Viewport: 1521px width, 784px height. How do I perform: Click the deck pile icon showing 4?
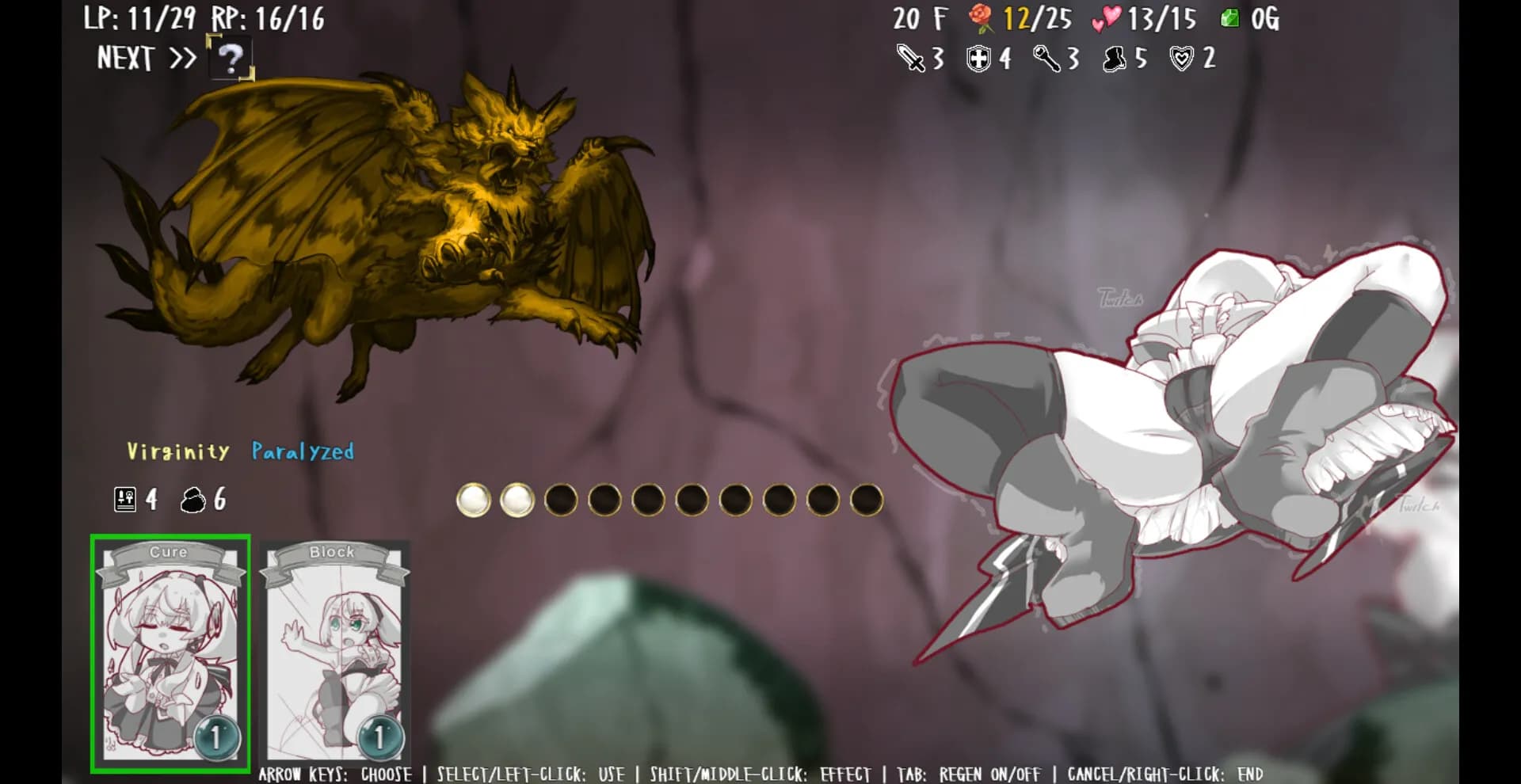[x=124, y=499]
